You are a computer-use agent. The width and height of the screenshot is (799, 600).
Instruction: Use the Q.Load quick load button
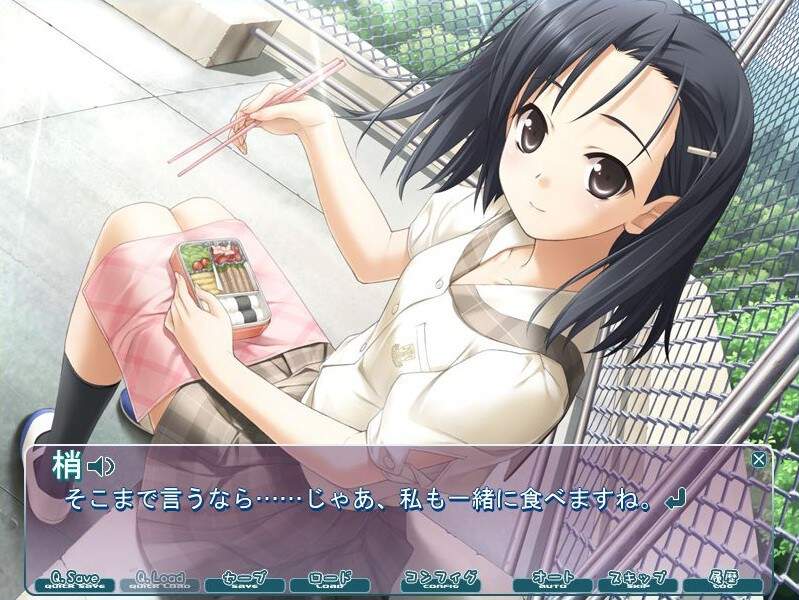[159, 581]
